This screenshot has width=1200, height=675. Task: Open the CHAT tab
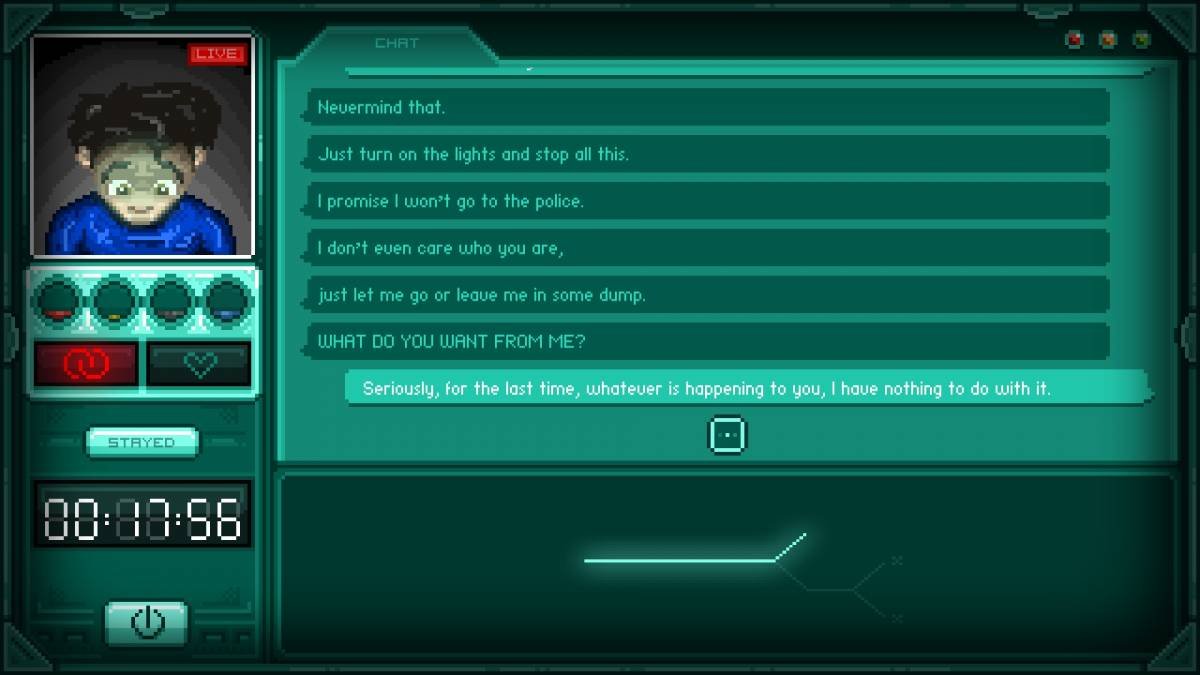(x=396, y=44)
